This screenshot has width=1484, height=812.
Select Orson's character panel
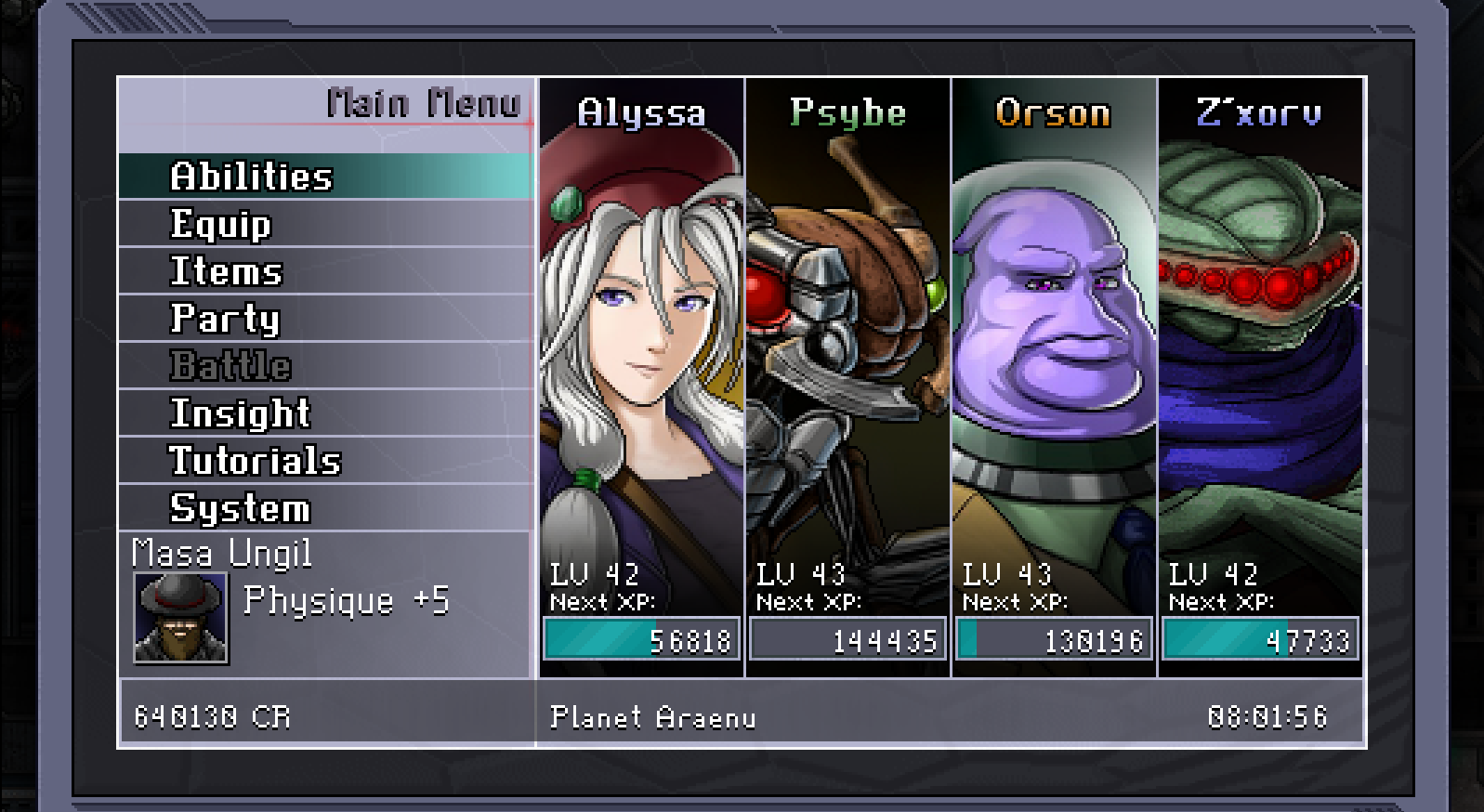(1054, 353)
